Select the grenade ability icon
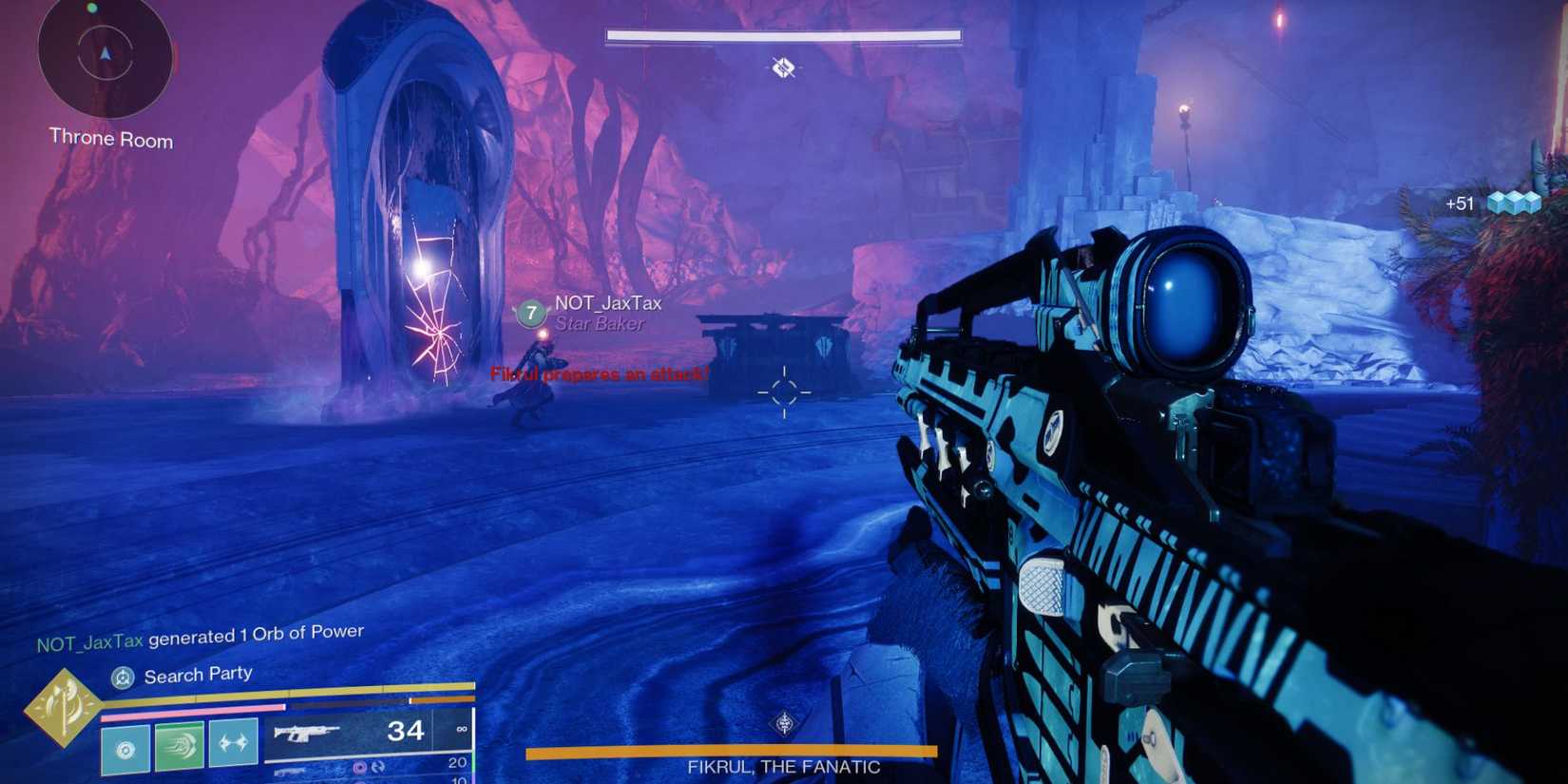The height and width of the screenshot is (784, 1568). [x=231, y=741]
